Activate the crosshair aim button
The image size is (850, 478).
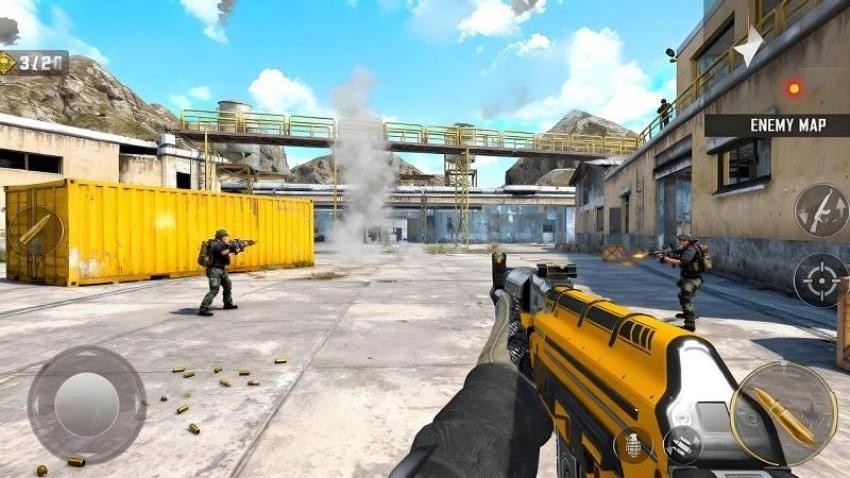821,280
